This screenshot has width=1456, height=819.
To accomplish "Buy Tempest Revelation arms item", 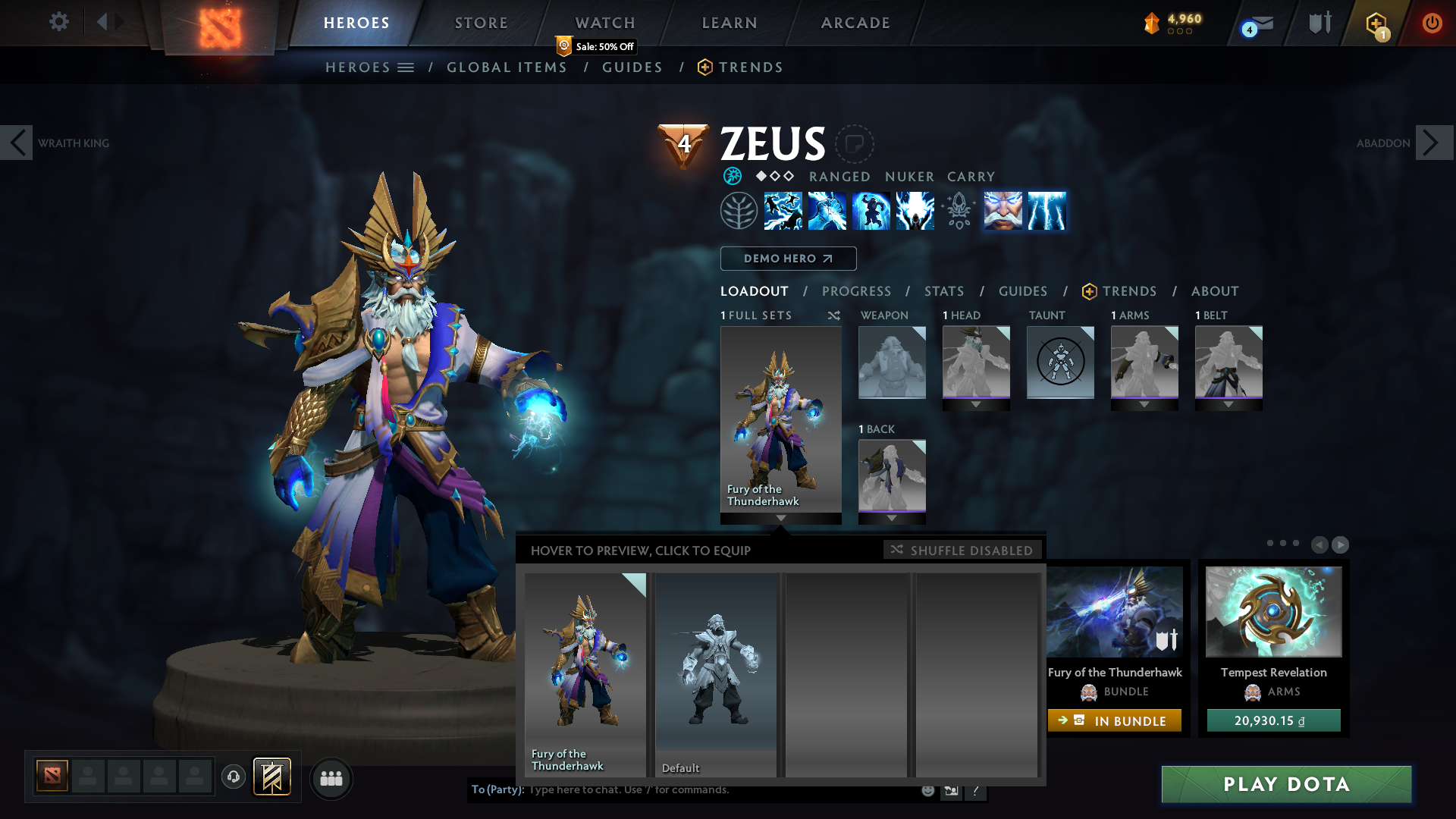I will tap(1273, 720).
